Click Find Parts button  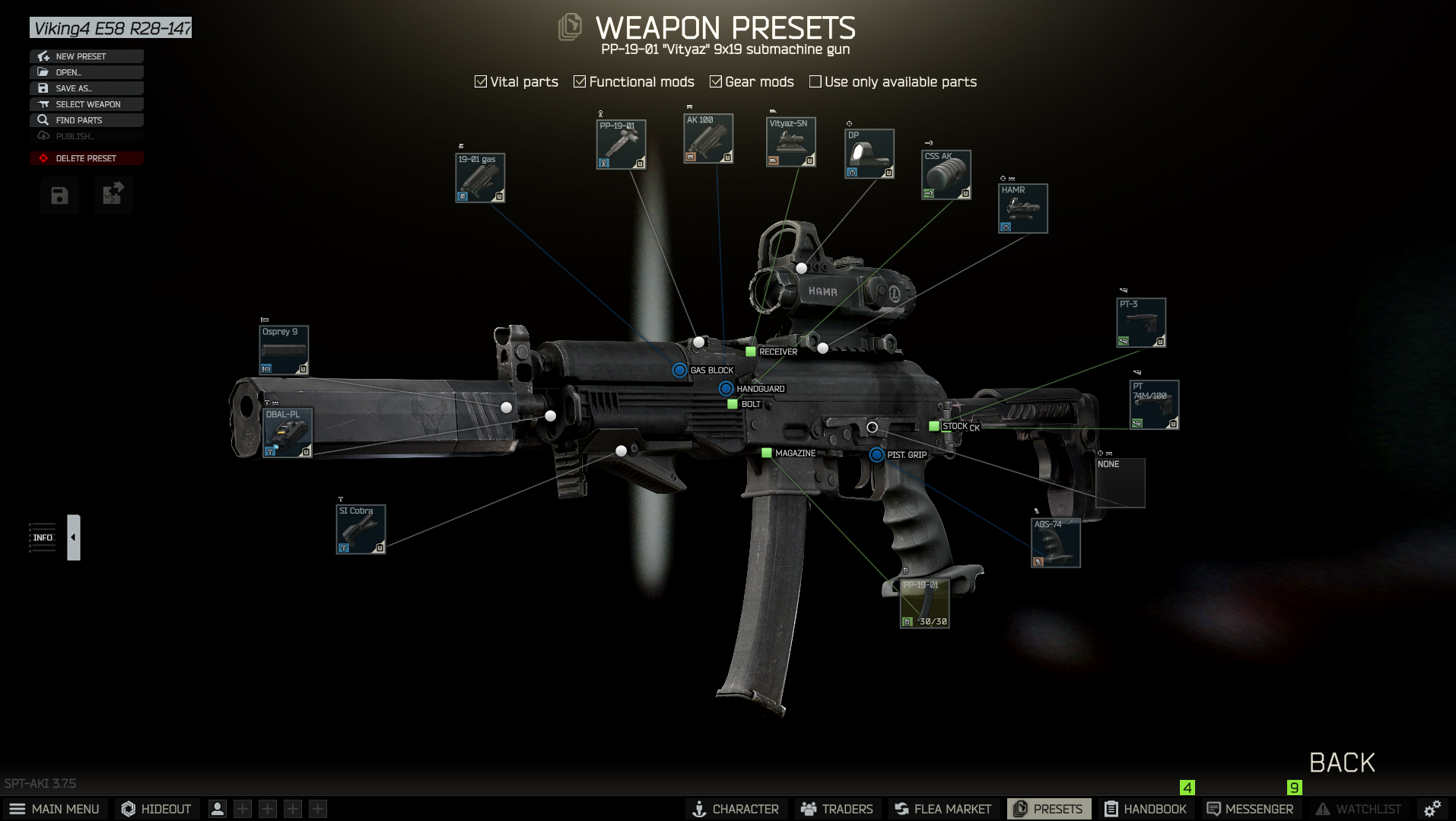[x=86, y=120]
